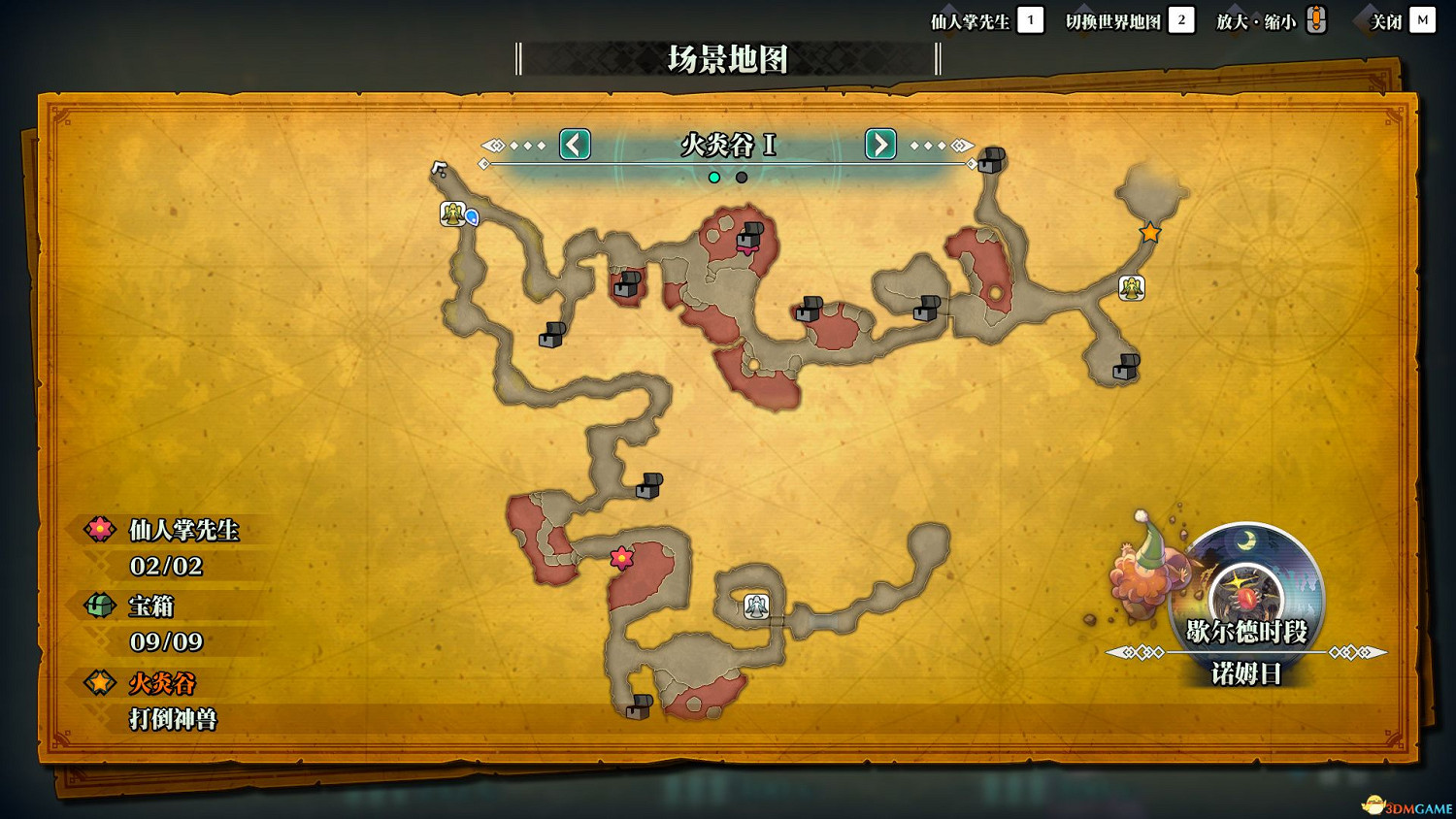Select the gray second page dot under the area title

tap(742, 178)
